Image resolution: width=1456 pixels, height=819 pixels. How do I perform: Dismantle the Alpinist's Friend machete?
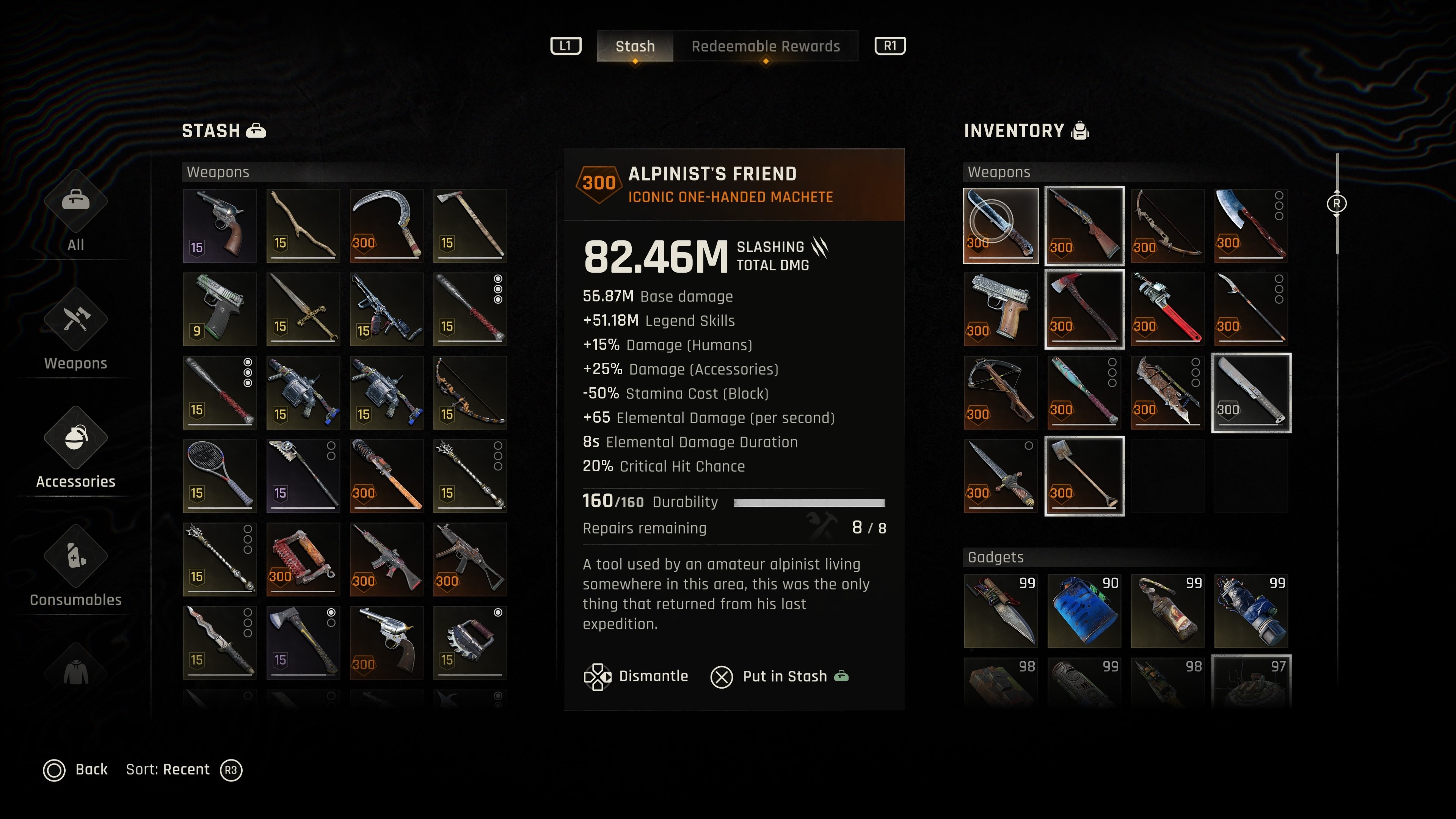click(x=637, y=676)
